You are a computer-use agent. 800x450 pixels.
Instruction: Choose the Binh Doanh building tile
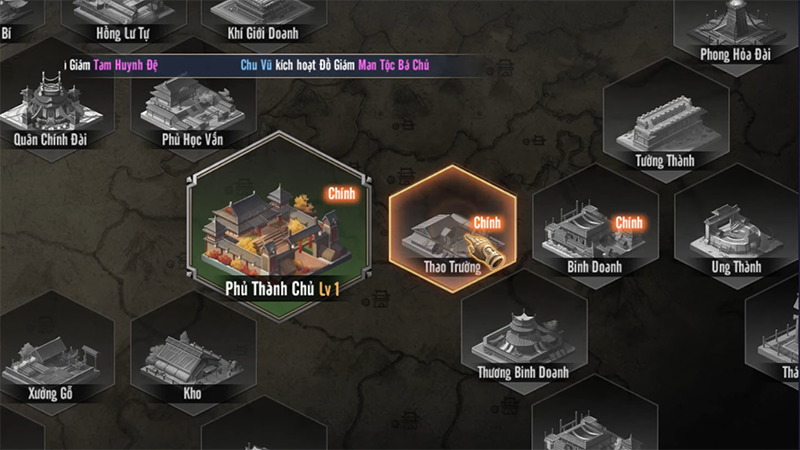[x=594, y=233]
